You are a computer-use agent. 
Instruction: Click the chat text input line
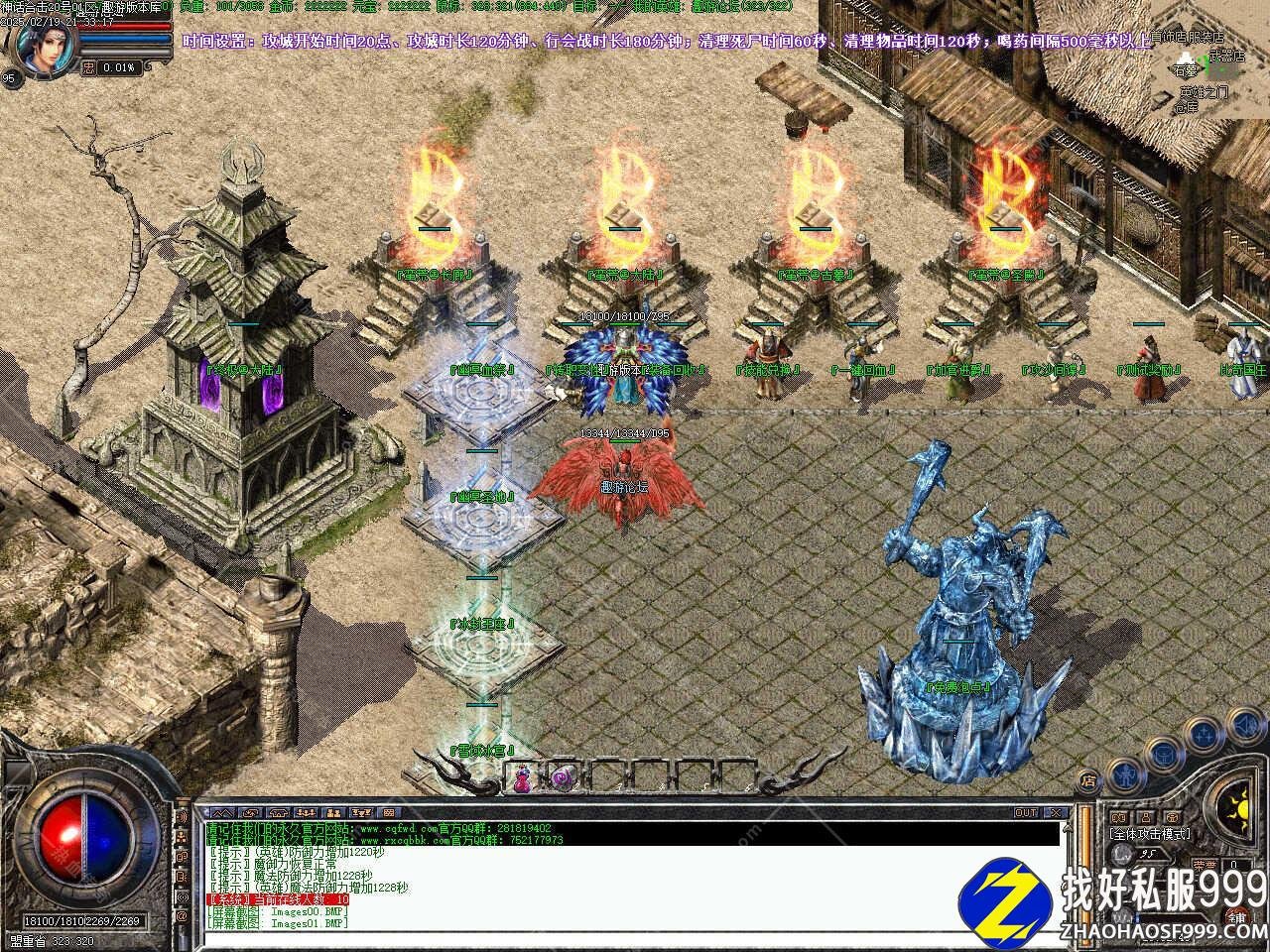pos(635,936)
